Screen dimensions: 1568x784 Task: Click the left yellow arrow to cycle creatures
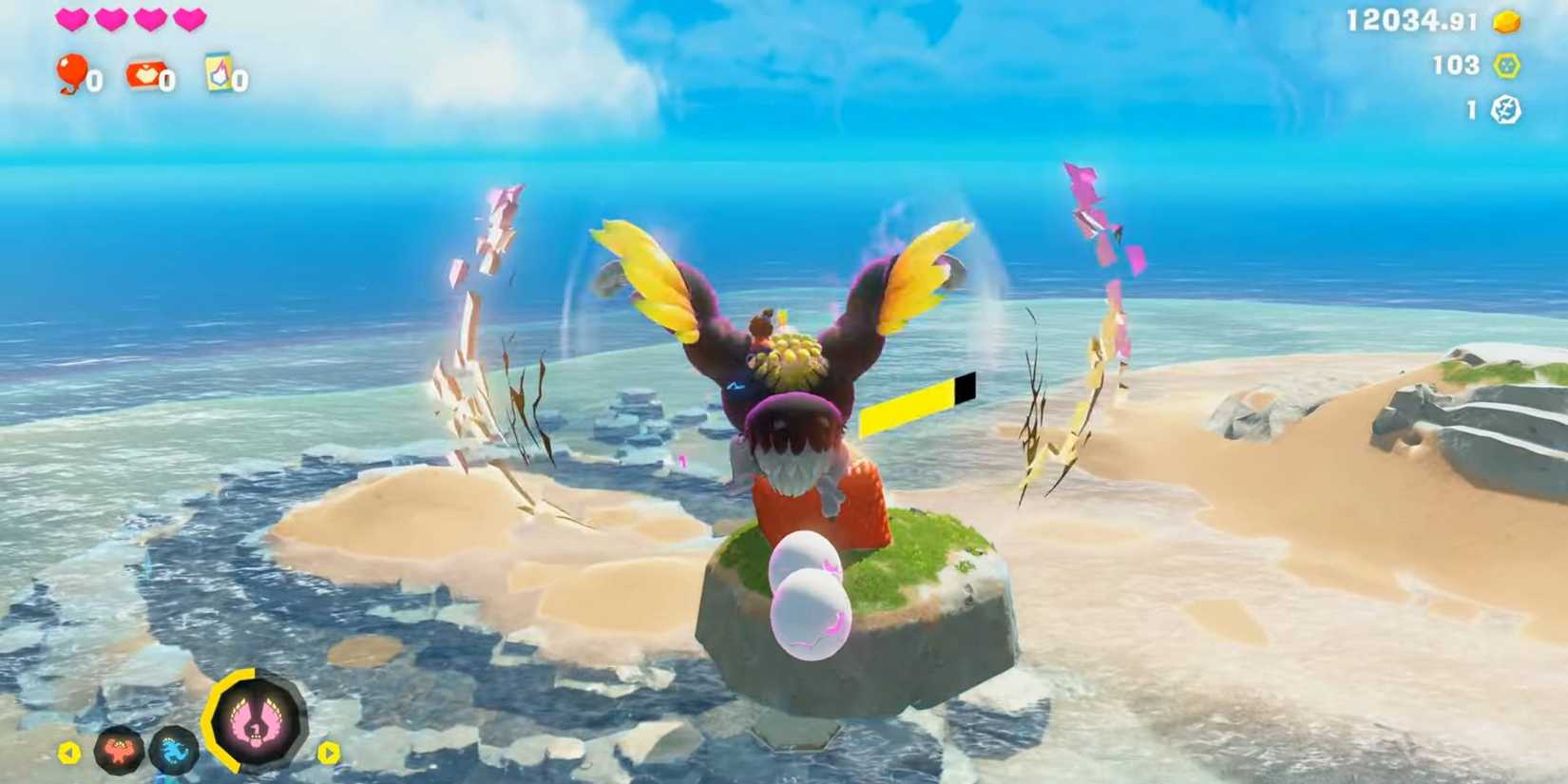69,752
